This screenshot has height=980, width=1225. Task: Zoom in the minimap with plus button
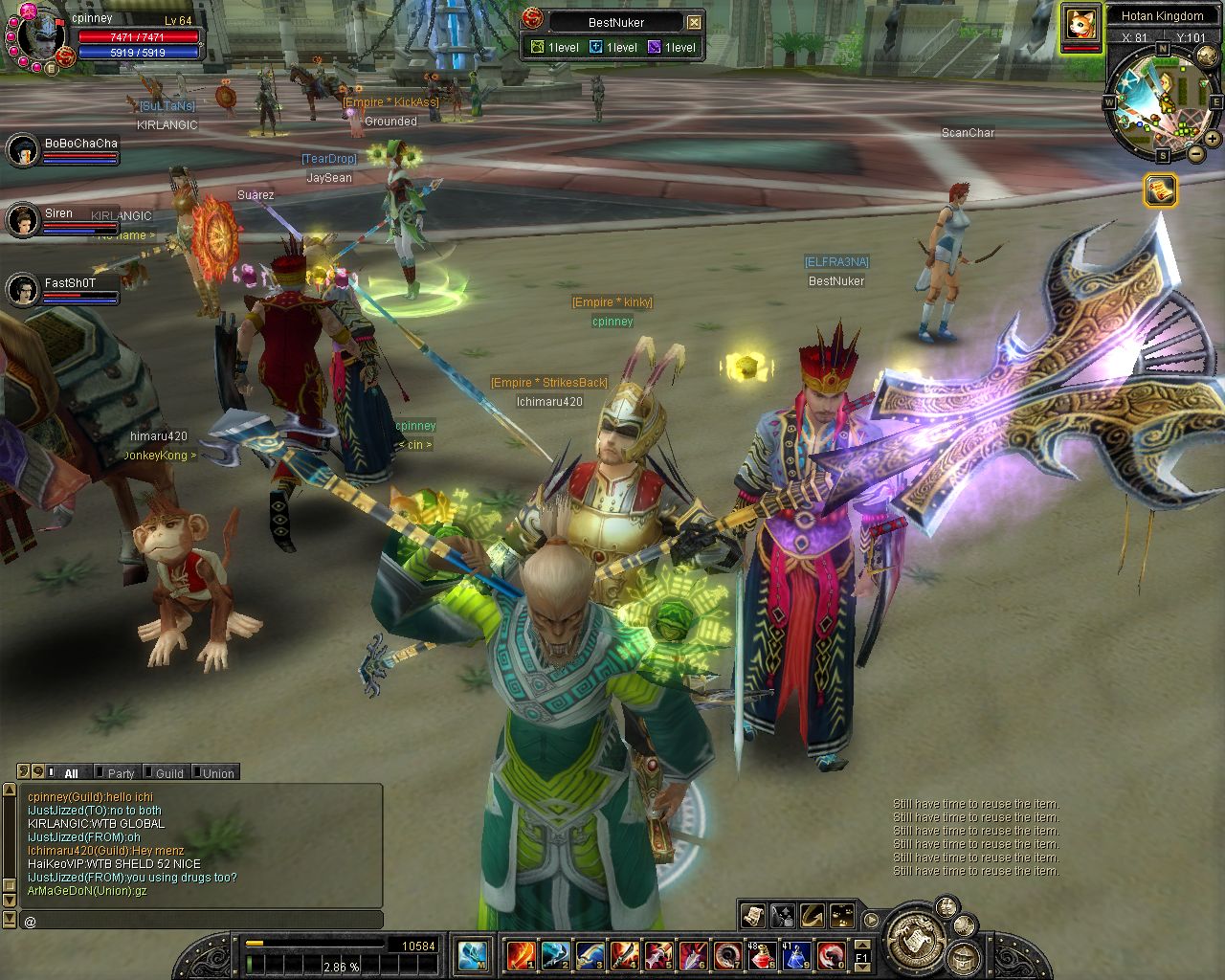pos(1214,139)
